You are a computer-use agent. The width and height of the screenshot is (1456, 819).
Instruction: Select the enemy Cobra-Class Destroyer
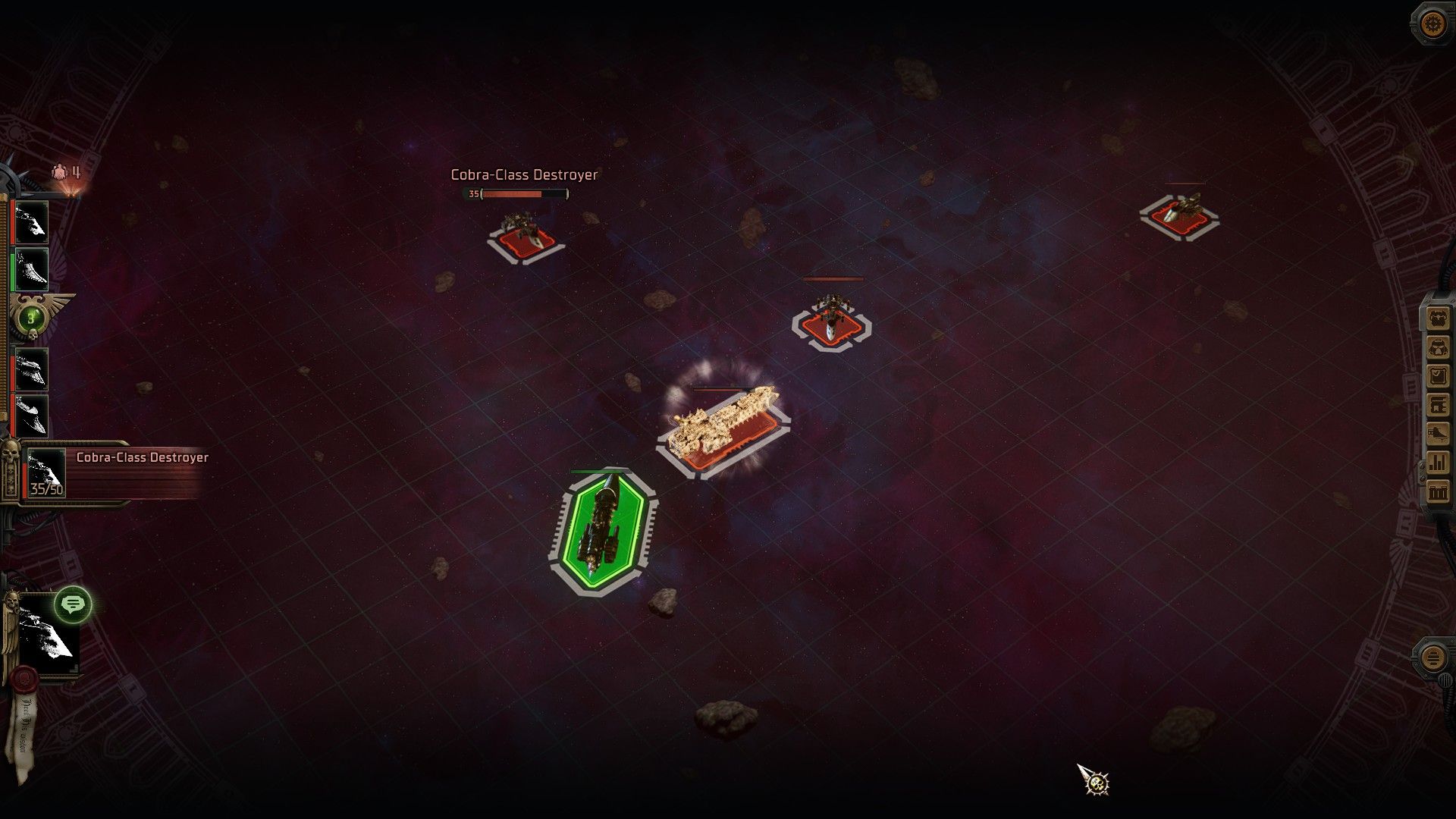(x=523, y=231)
